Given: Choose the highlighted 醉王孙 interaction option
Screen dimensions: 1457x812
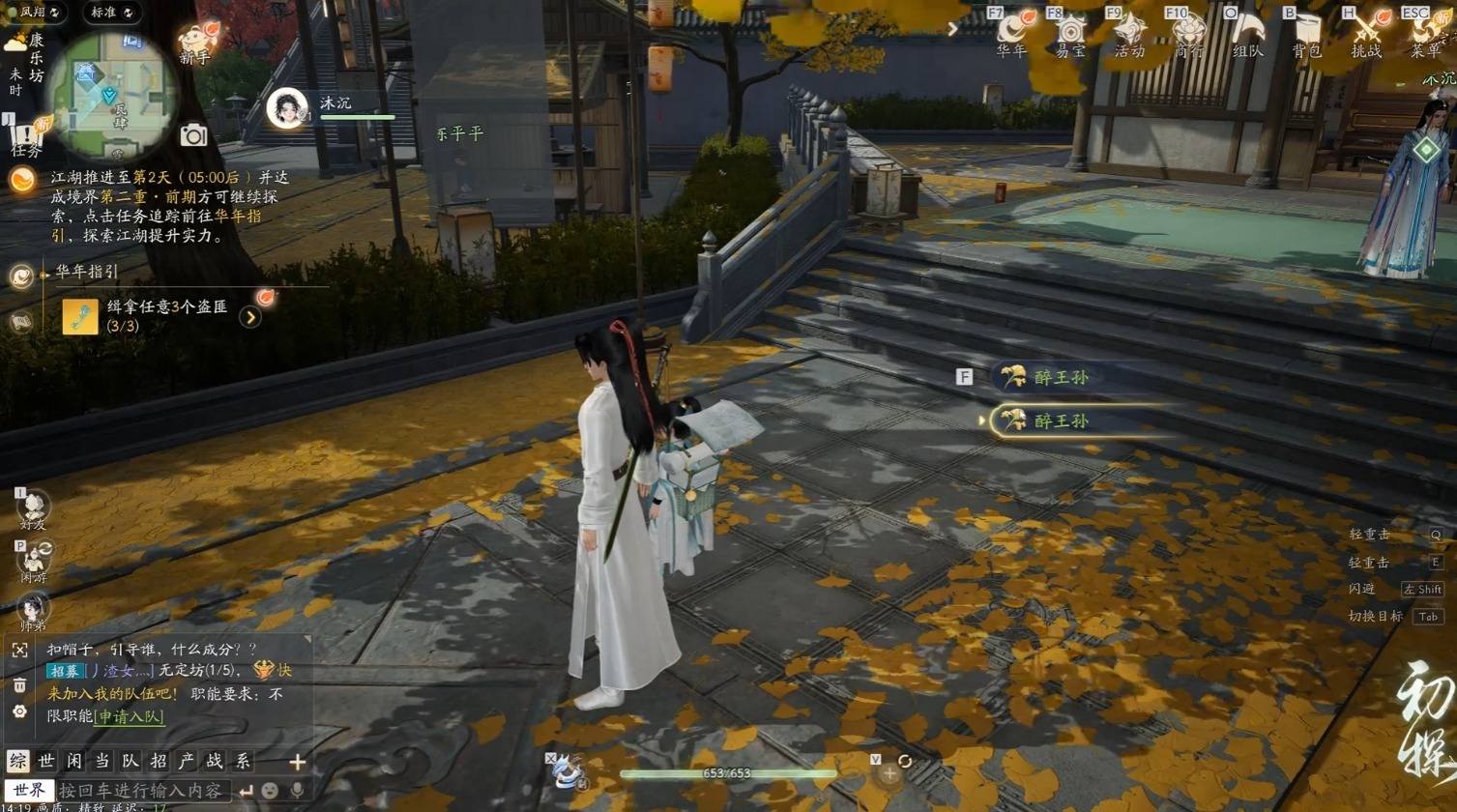Looking at the screenshot, I should coord(1061,420).
